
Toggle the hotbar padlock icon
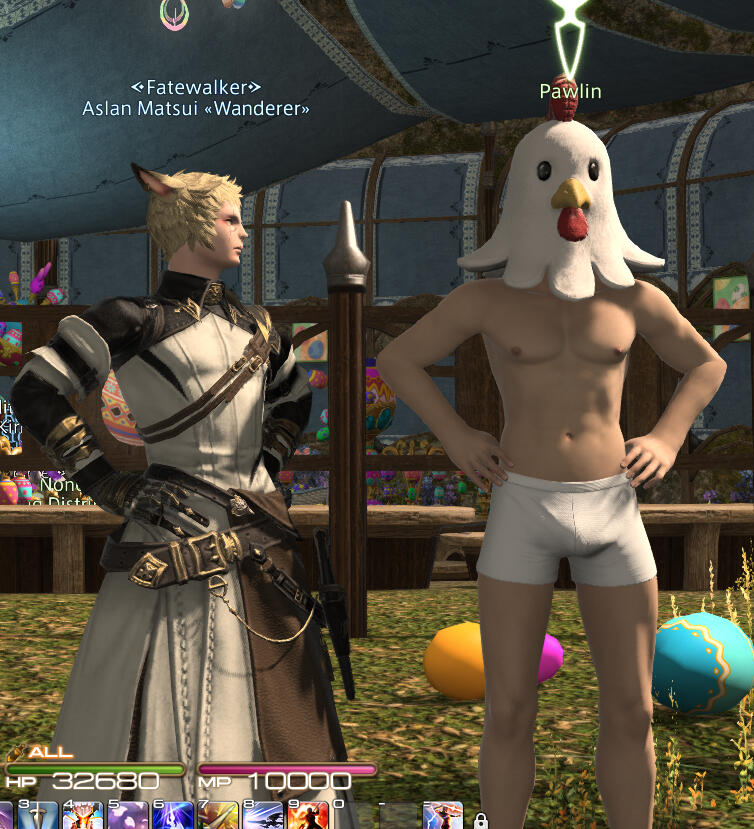(481, 820)
